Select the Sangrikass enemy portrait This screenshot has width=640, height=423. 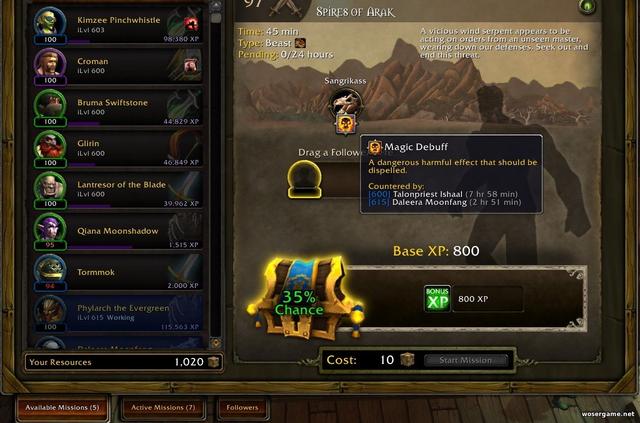[347, 102]
